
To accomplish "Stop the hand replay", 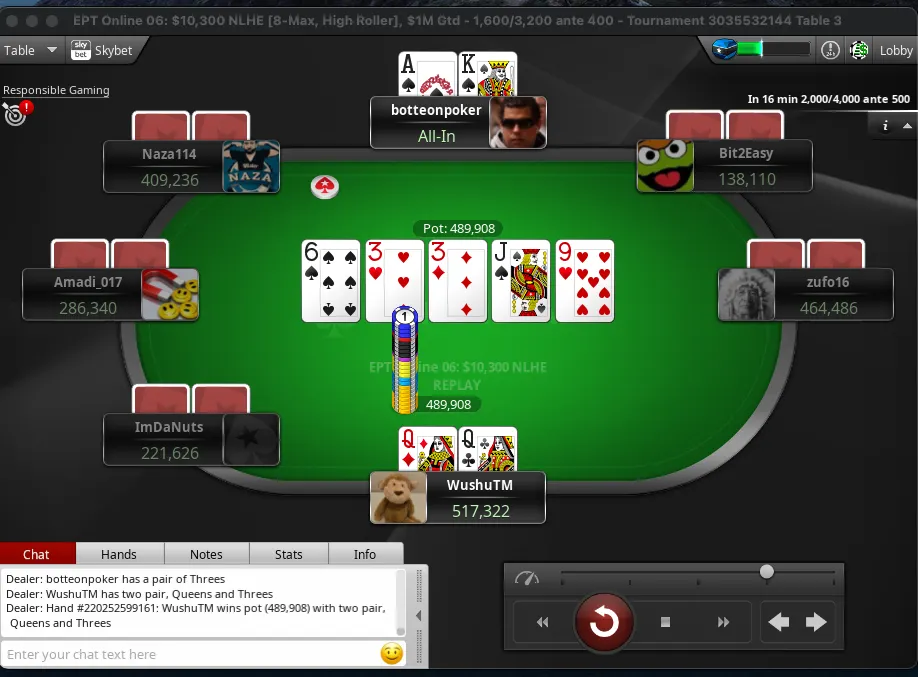I will click(x=665, y=622).
